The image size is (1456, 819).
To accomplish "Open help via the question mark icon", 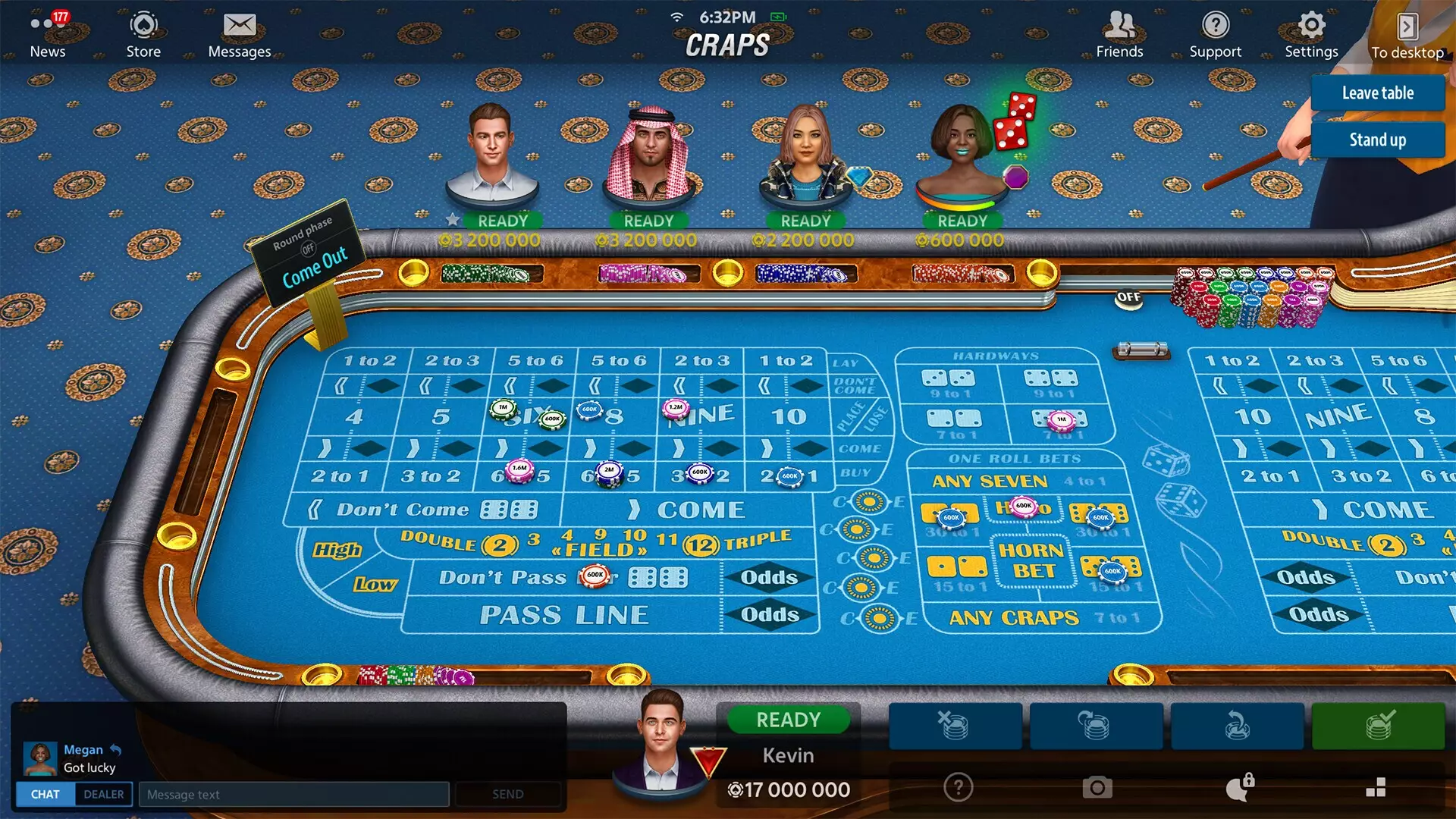I will (957, 789).
